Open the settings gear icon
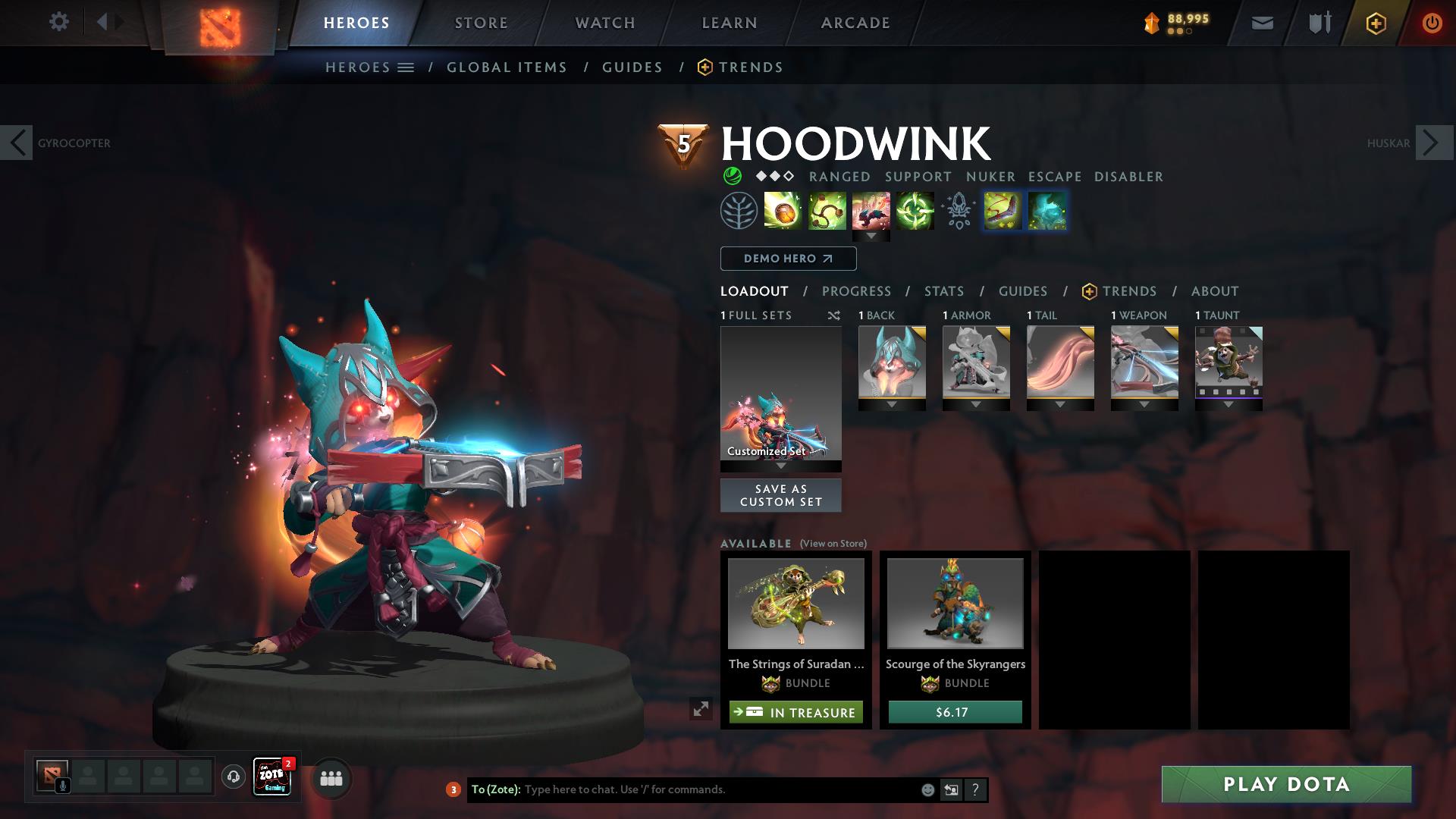Screen dimensions: 1456x819 [x=59, y=22]
